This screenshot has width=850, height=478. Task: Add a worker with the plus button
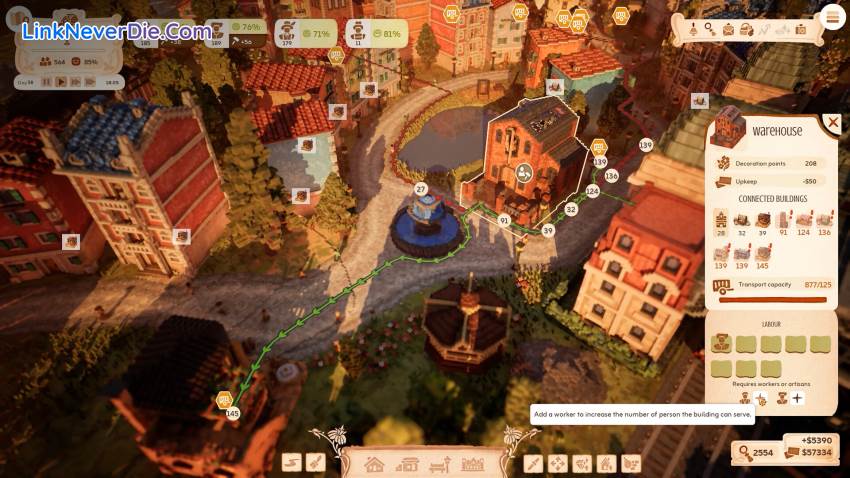click(x=797, y=399)
